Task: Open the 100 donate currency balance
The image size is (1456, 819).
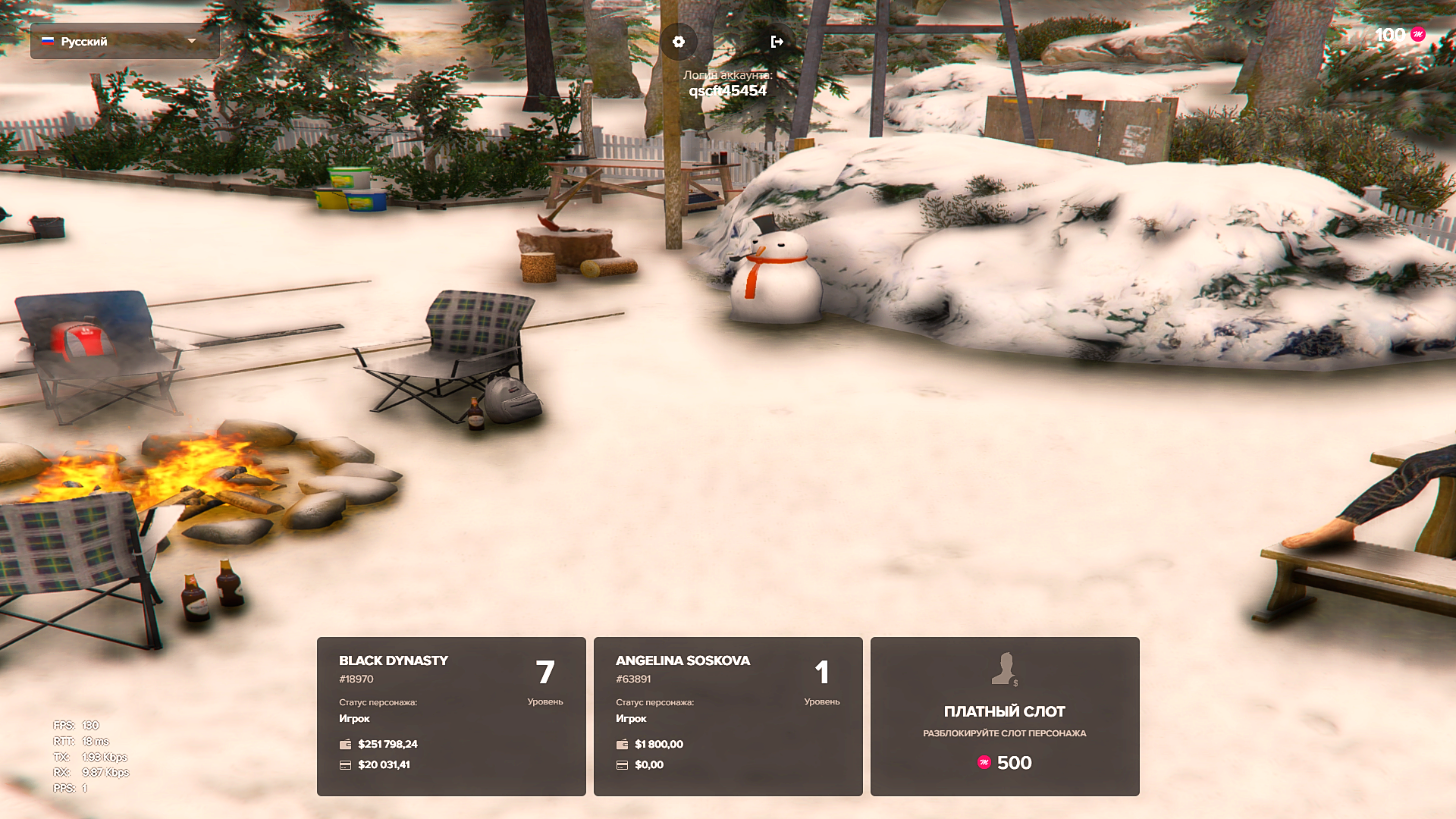Action: point(1400,35)
